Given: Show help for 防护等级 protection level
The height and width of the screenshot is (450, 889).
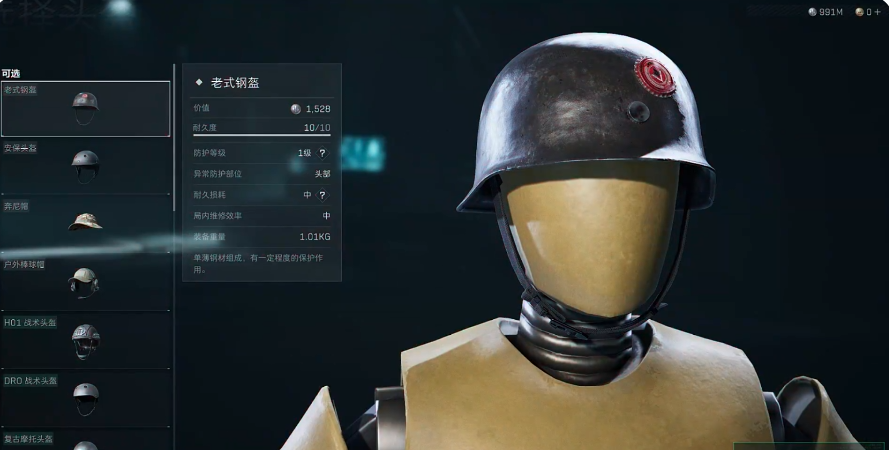Looking at the screenshot, I should pyautogui.click(x=322, y=153).
